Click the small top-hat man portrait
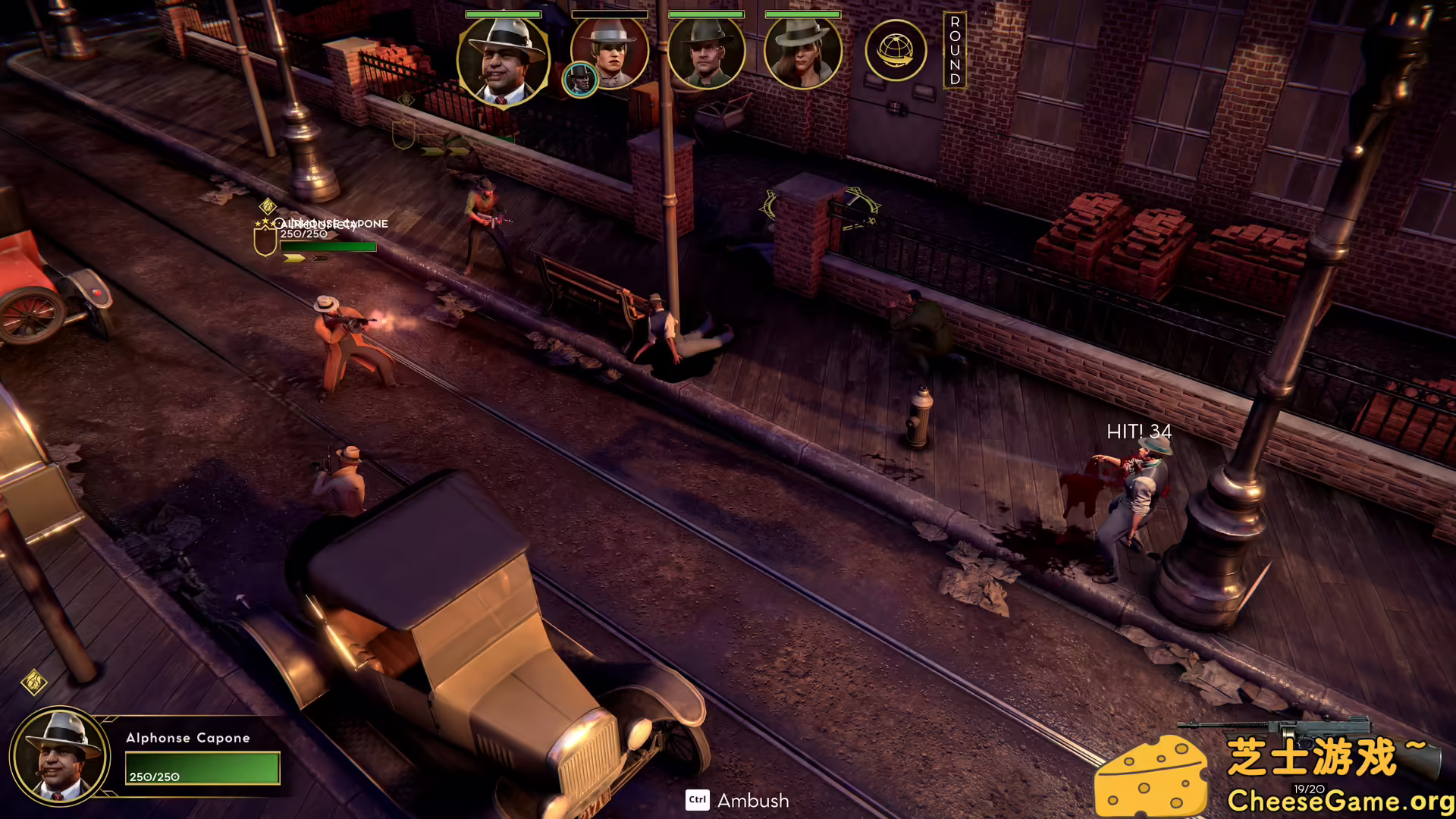 coord(580,80)
